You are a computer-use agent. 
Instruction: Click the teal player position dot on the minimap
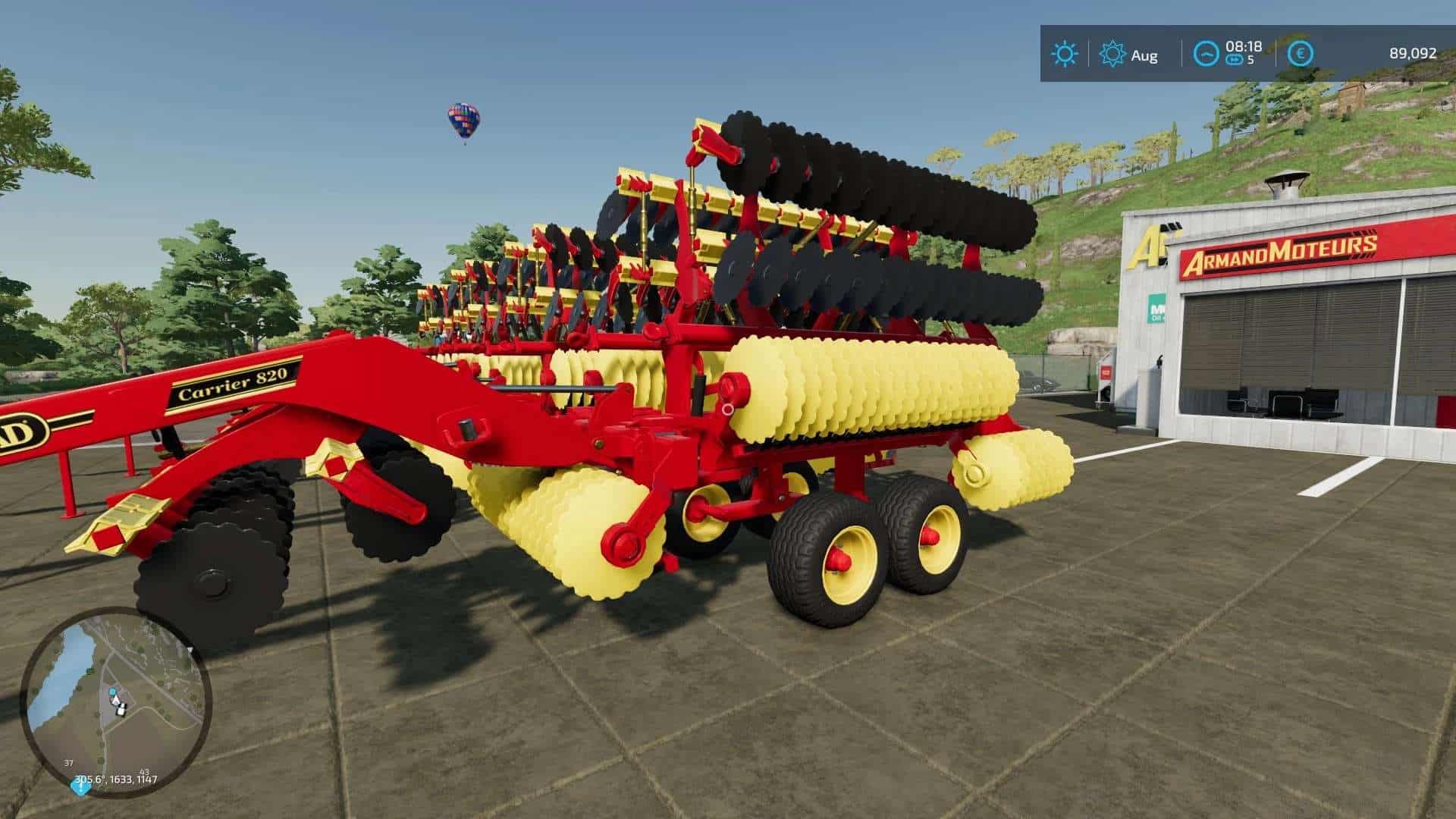click(x=112, y=691)
